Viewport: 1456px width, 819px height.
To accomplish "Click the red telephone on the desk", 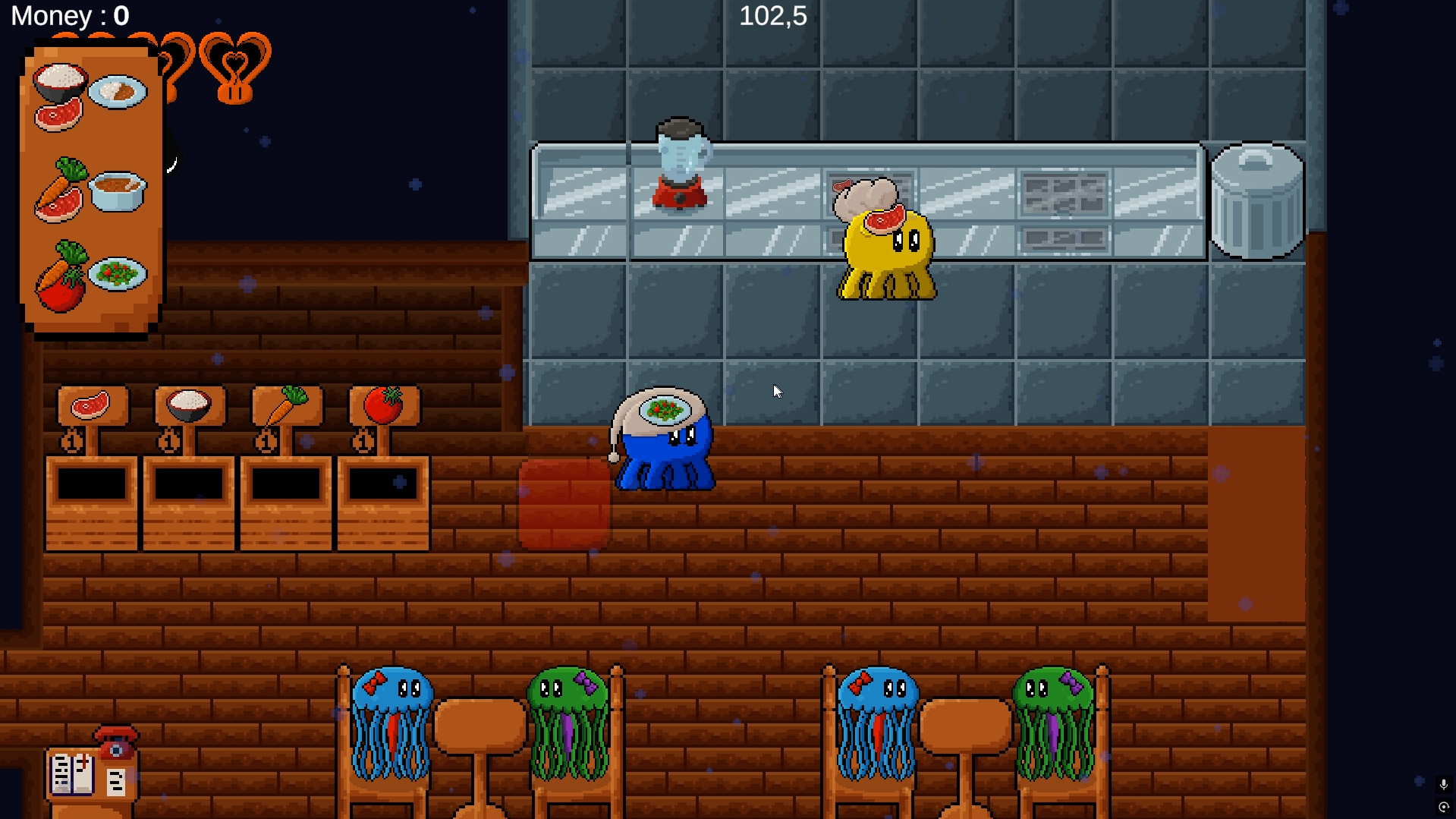I will [116, 742].
